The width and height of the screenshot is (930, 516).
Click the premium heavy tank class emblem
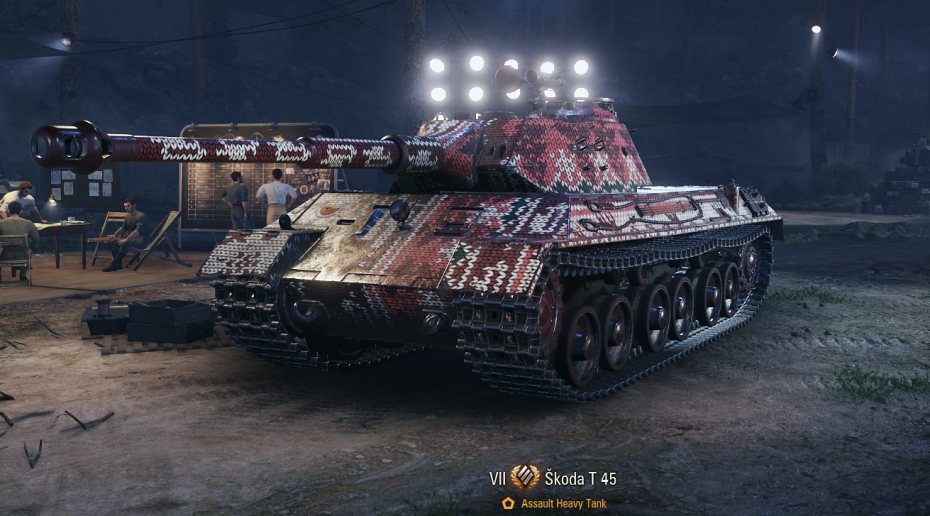525,477
